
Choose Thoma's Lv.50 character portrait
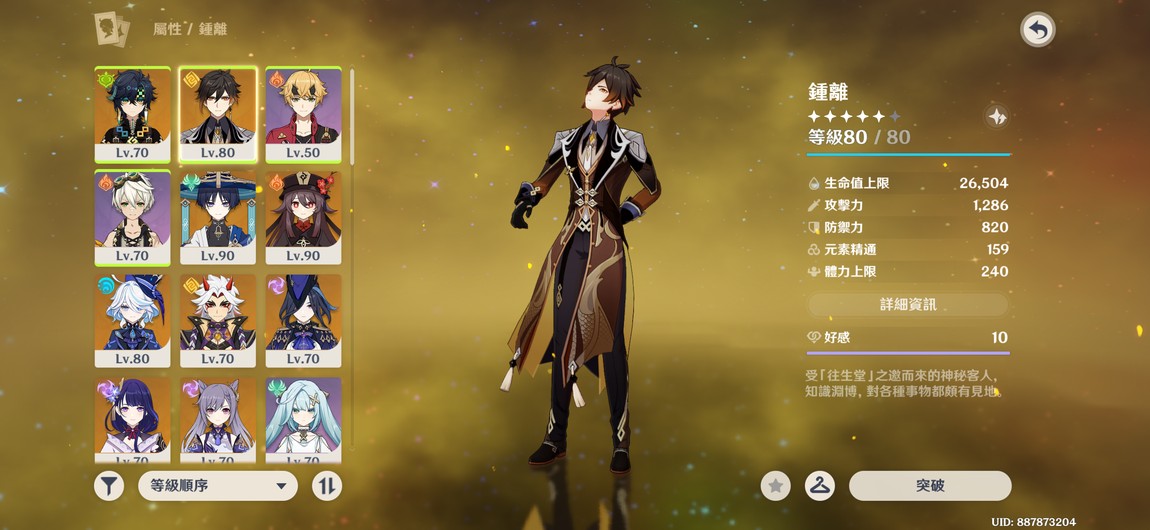tap(303, 113)
